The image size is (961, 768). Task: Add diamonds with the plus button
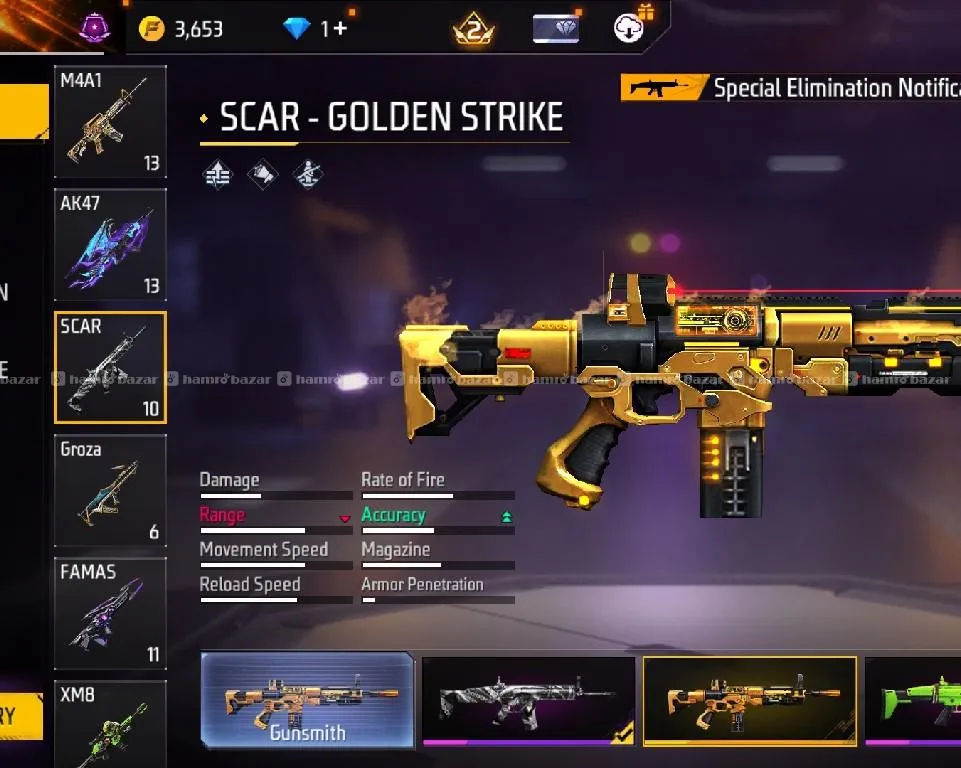340,29
